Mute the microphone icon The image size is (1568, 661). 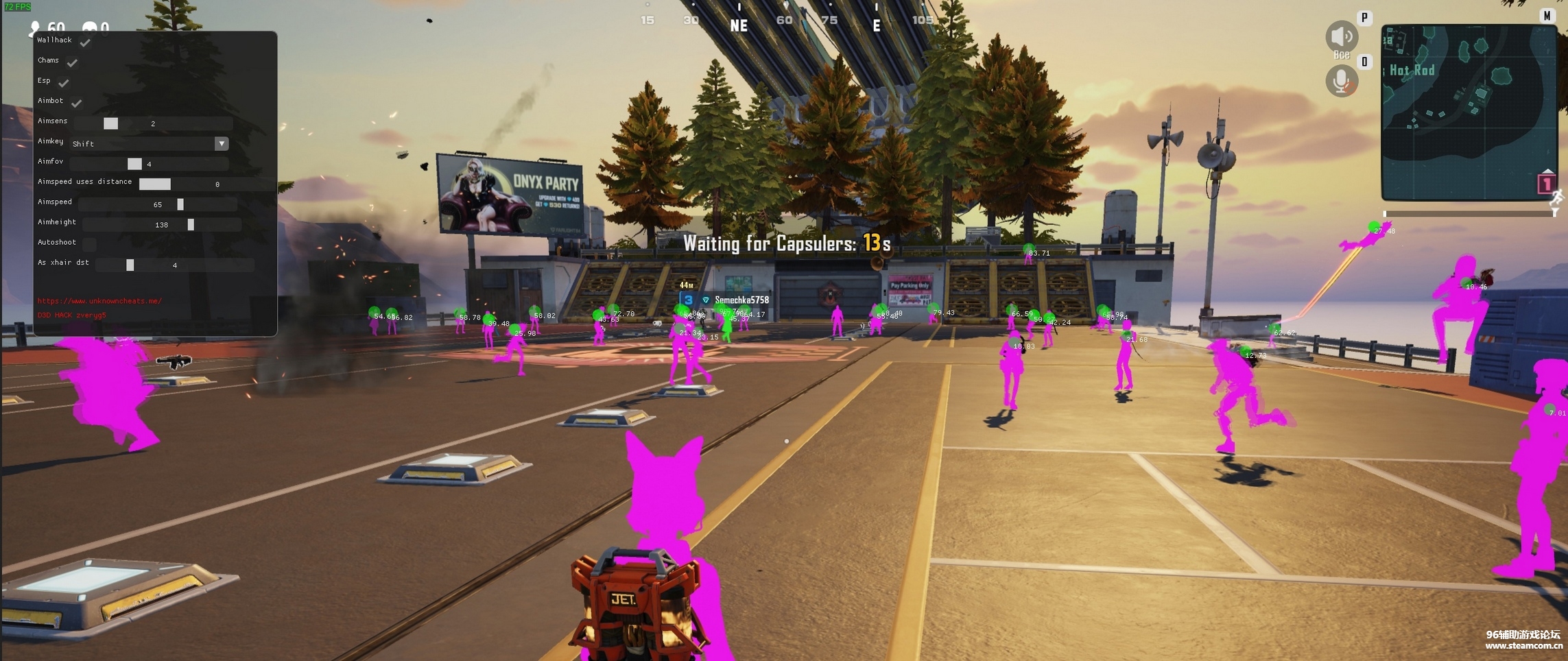pos(1341,82)
